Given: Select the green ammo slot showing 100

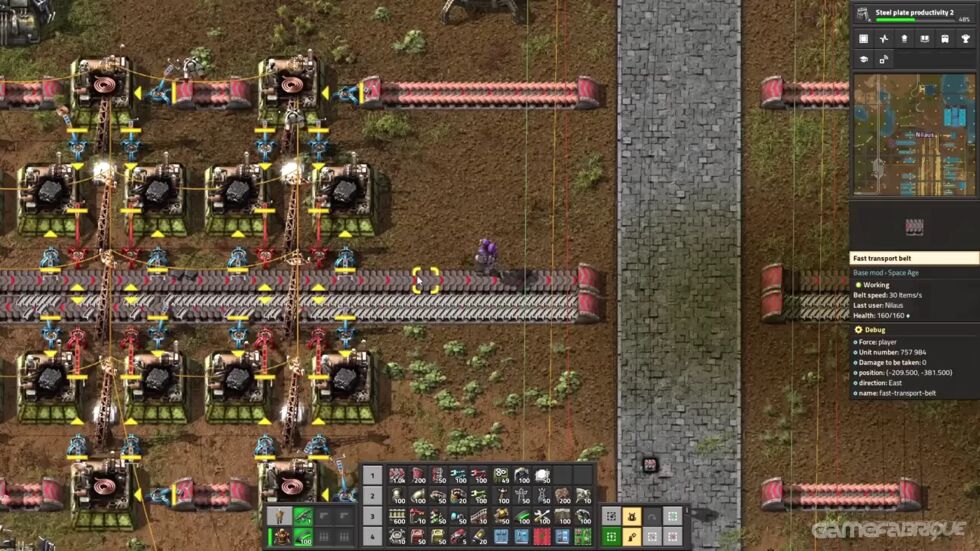Looking at the screenshot, I should [303, 537].
